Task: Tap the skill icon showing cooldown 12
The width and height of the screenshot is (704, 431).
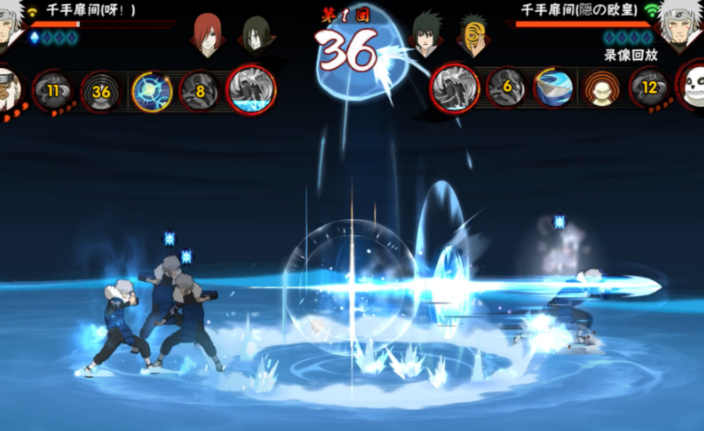Action: pos(649,88)
